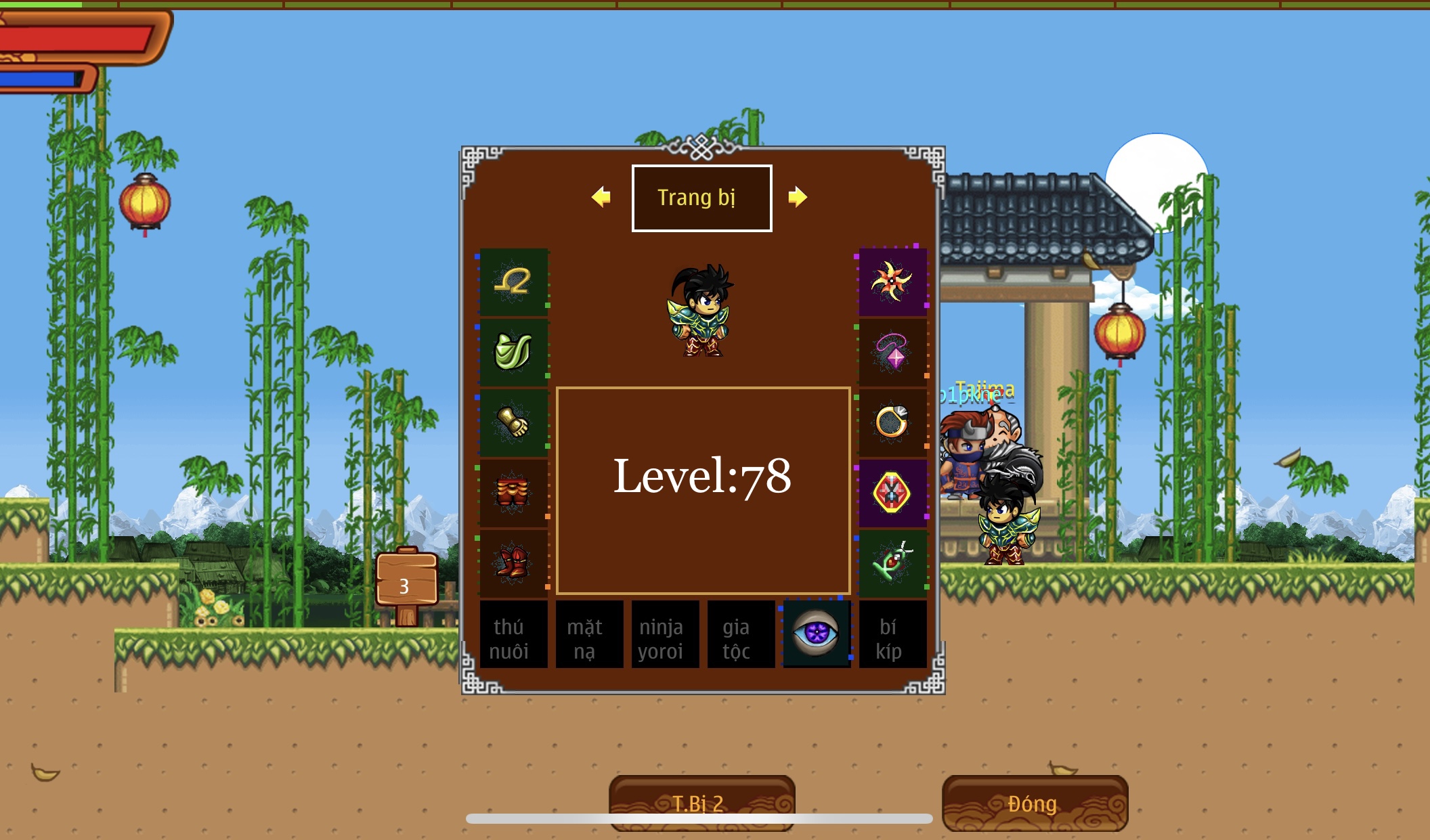Inspect the pink gem necklace slot
The image size is (1430, 840).
[x=892, y=353]
